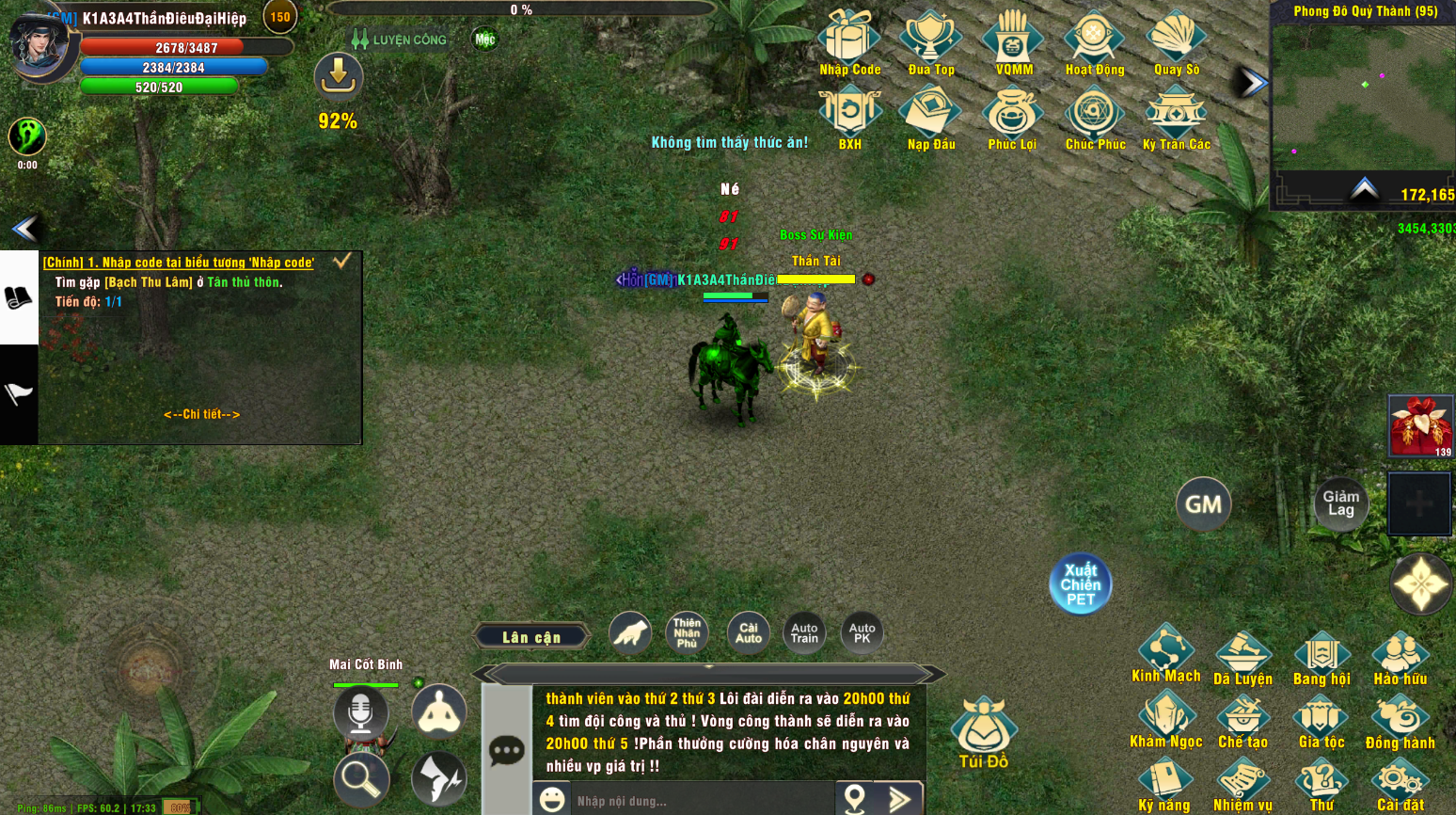Image resolution: width=1456 pixels, height=815 pixels.
Task: Expand the quest Chi tiết details
Action: (x=200, y=413)
